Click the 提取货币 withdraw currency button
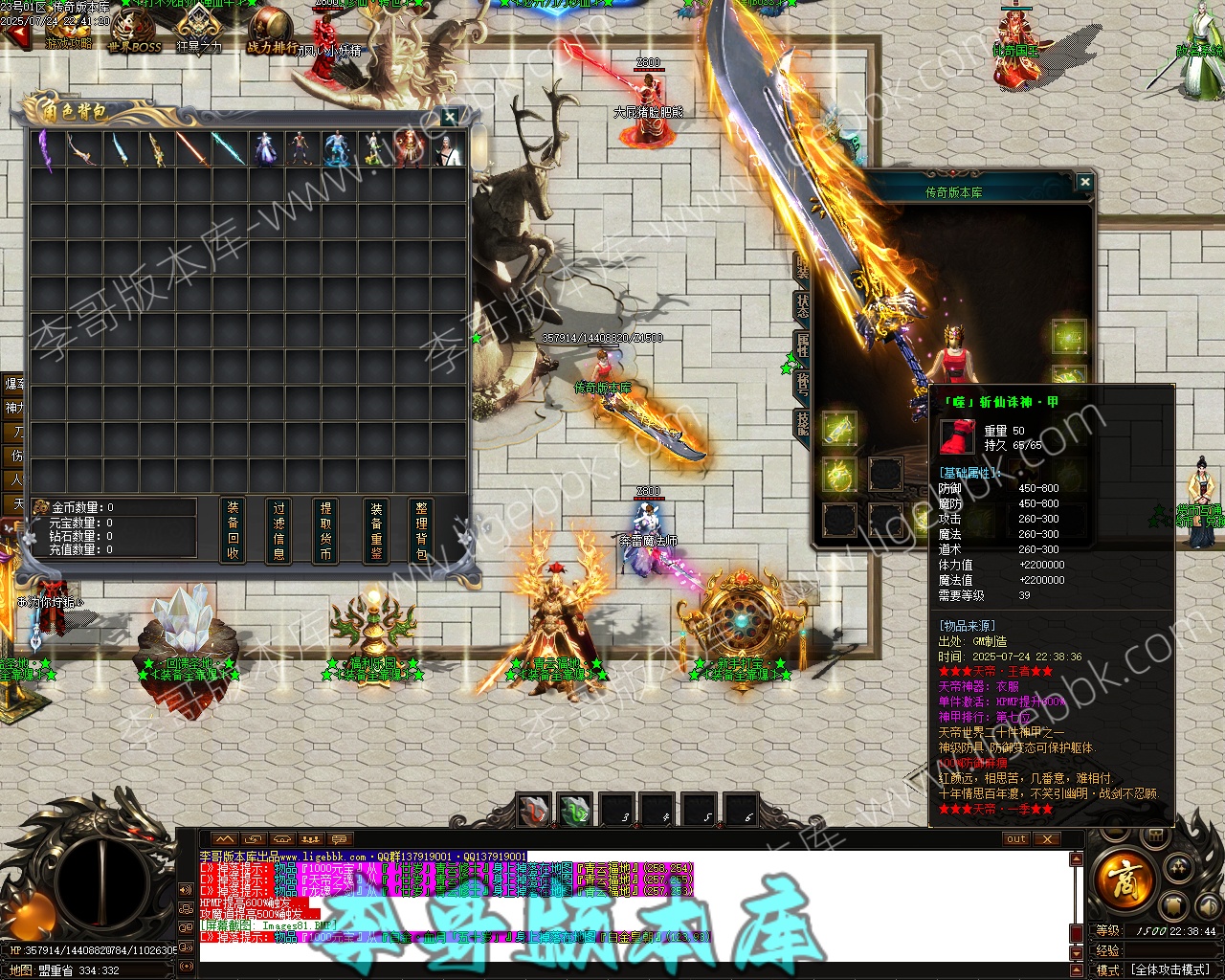This screenshot has height=980, width=1225. tap(325, 530)
